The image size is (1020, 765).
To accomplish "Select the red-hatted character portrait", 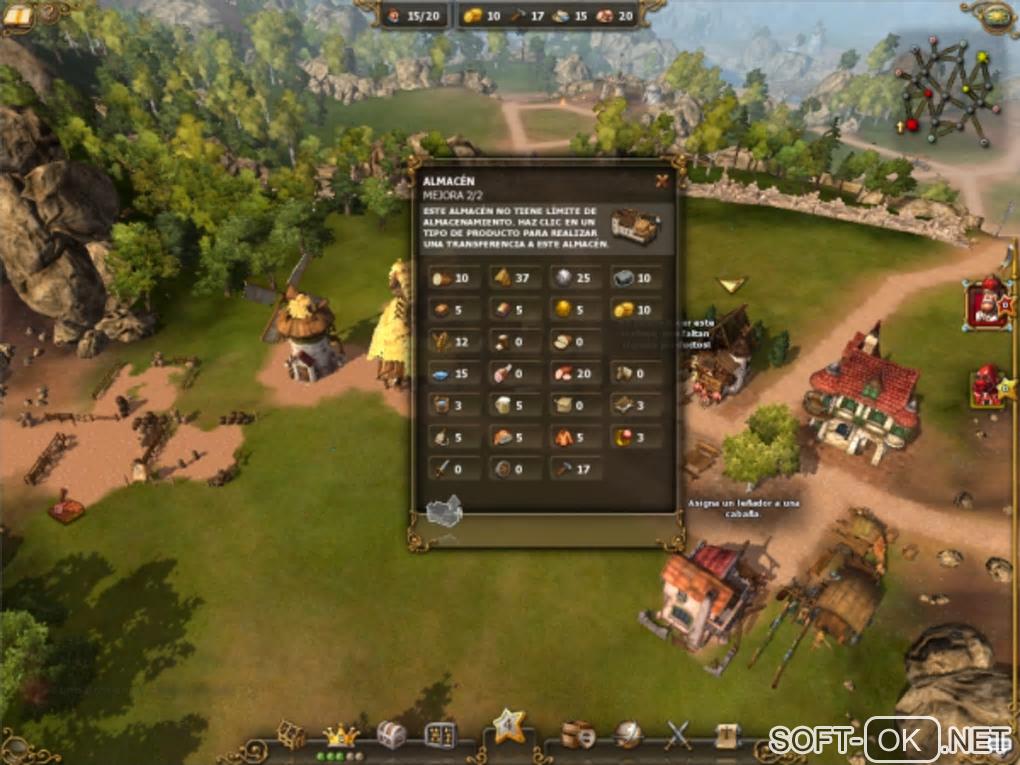I will click(x=987, y=304).
